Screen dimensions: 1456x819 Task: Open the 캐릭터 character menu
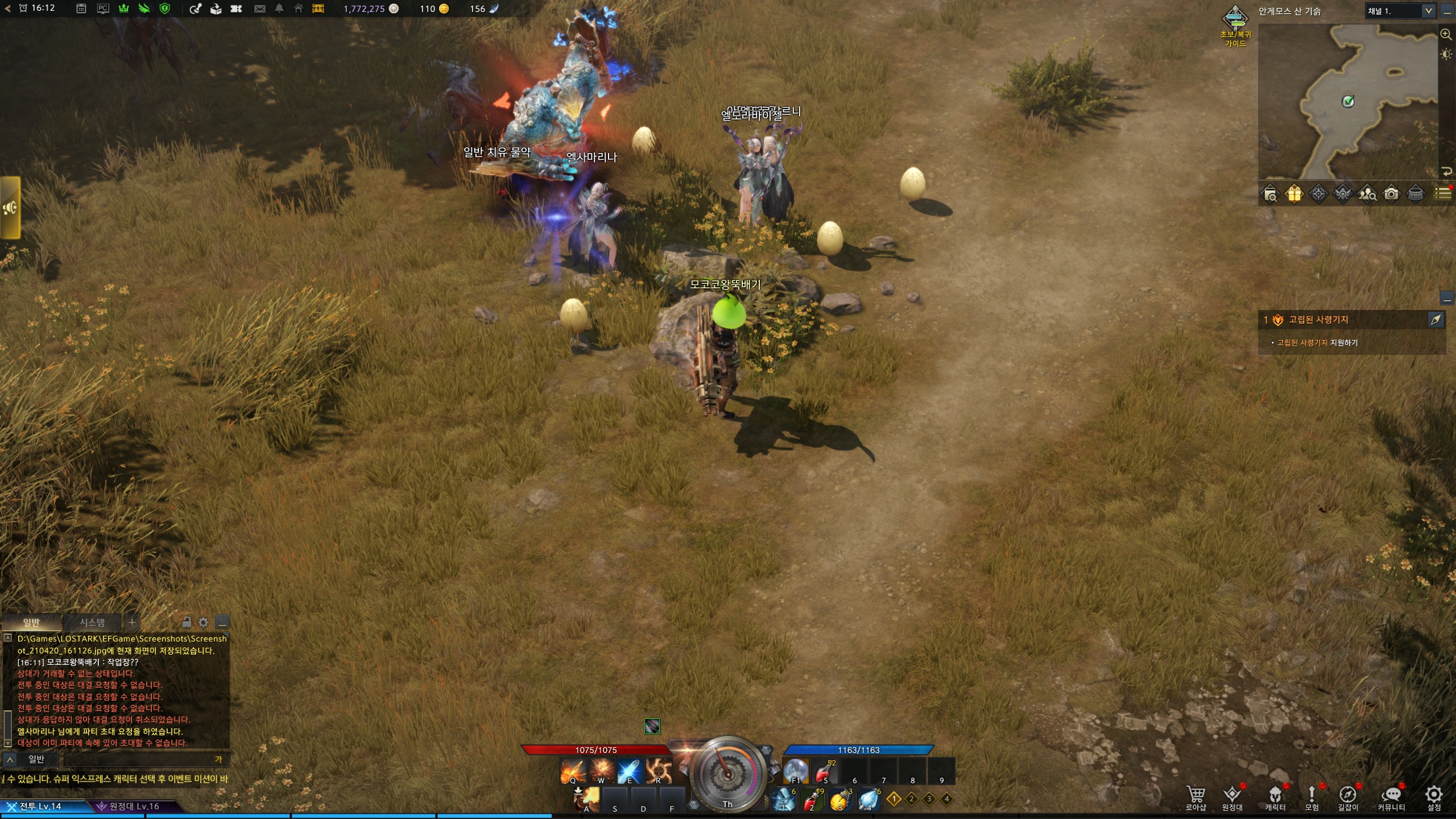click(1275, 797)
